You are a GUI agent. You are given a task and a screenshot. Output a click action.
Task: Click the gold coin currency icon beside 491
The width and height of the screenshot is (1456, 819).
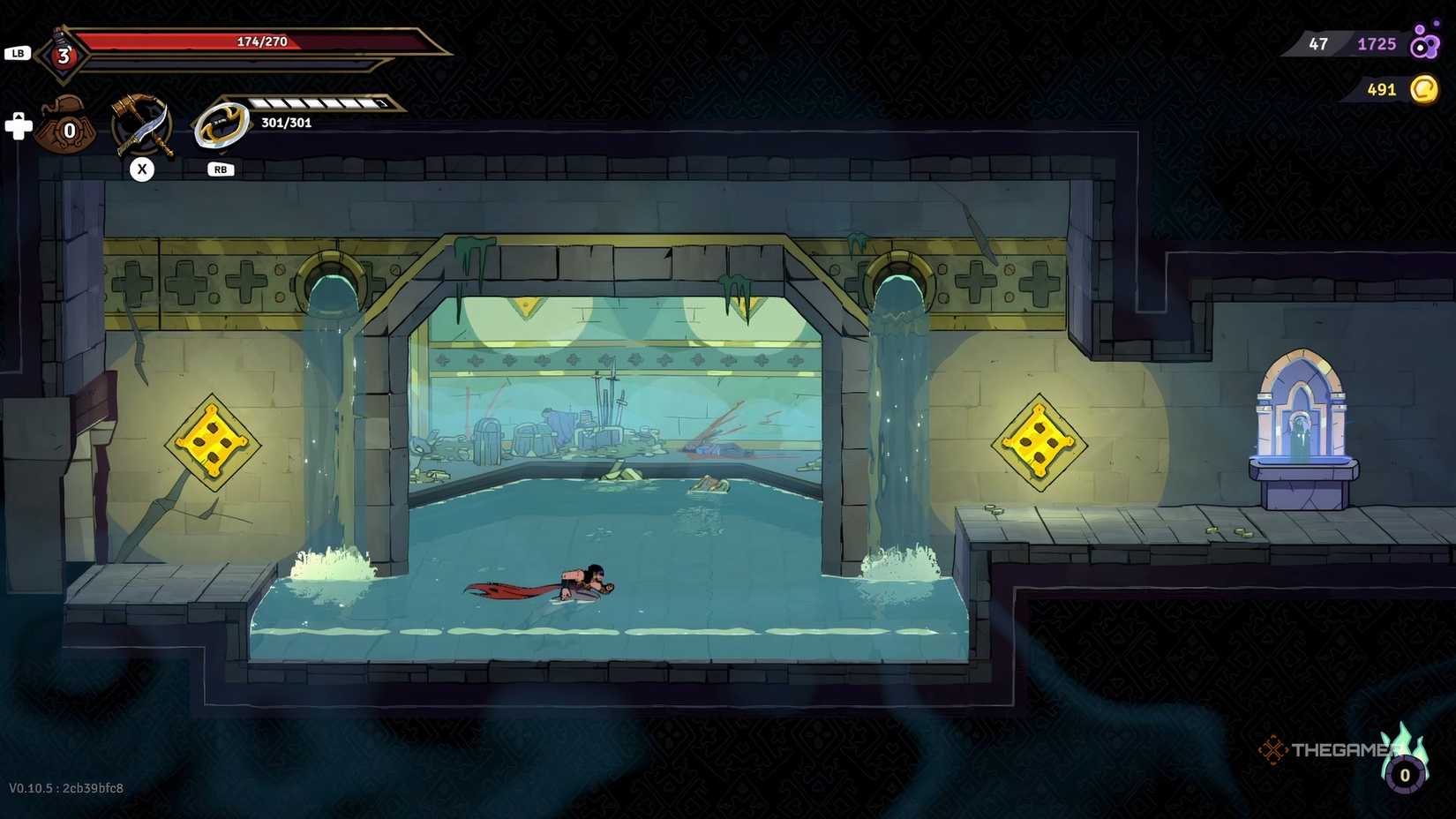1422,89
